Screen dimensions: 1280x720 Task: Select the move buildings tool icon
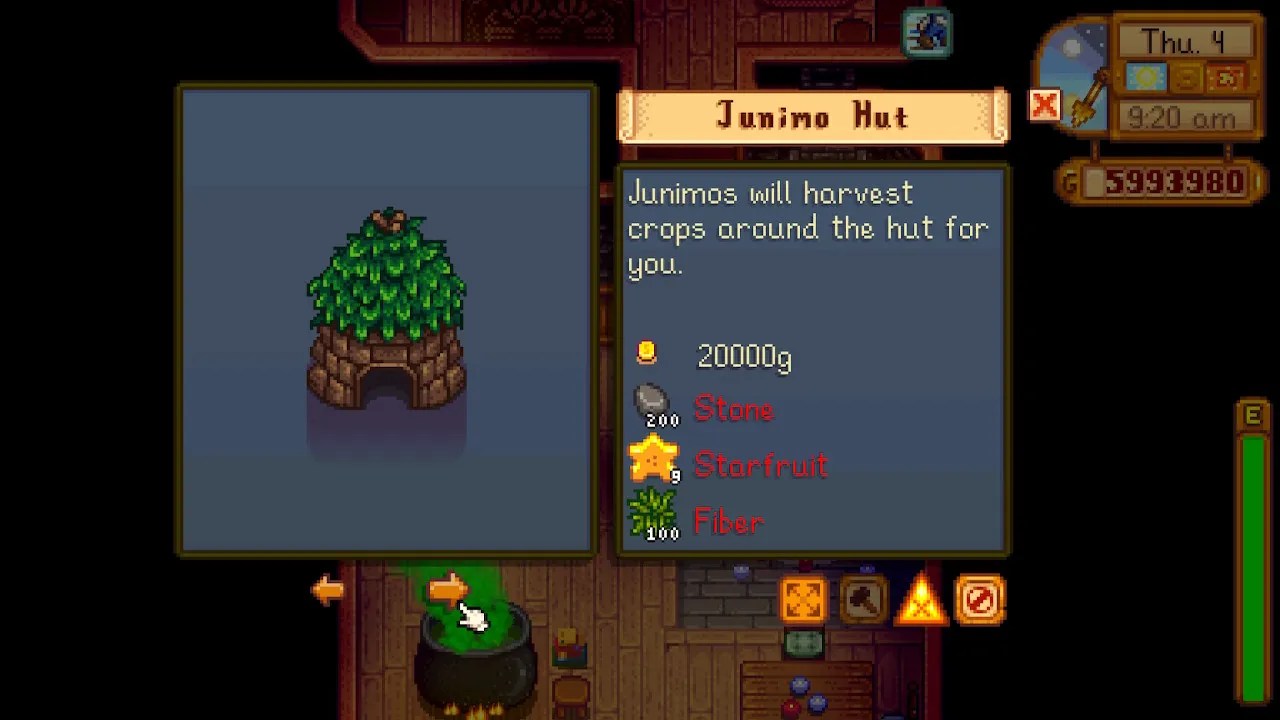(804, 600)
